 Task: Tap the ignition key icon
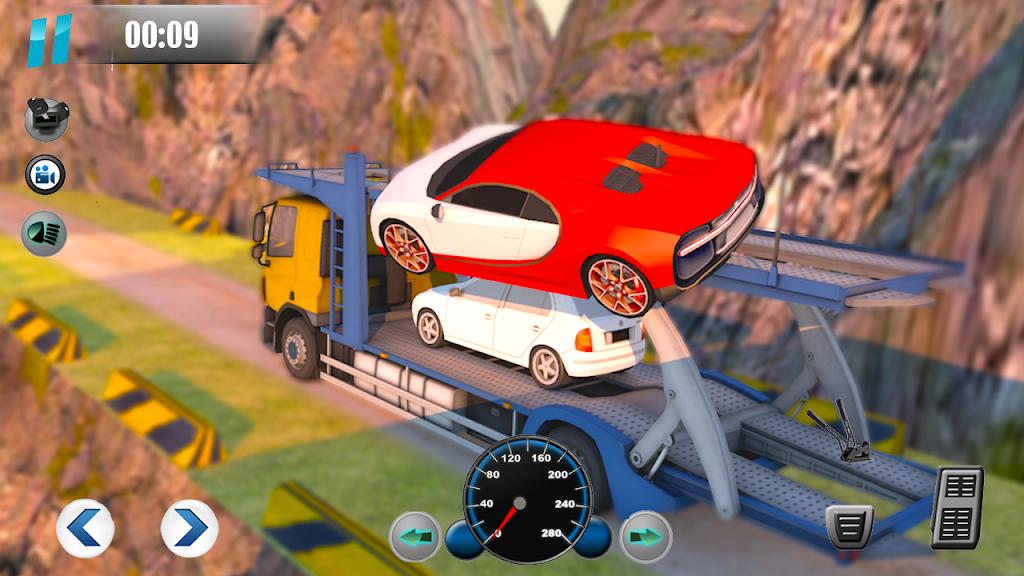click(x=45, y=119)
